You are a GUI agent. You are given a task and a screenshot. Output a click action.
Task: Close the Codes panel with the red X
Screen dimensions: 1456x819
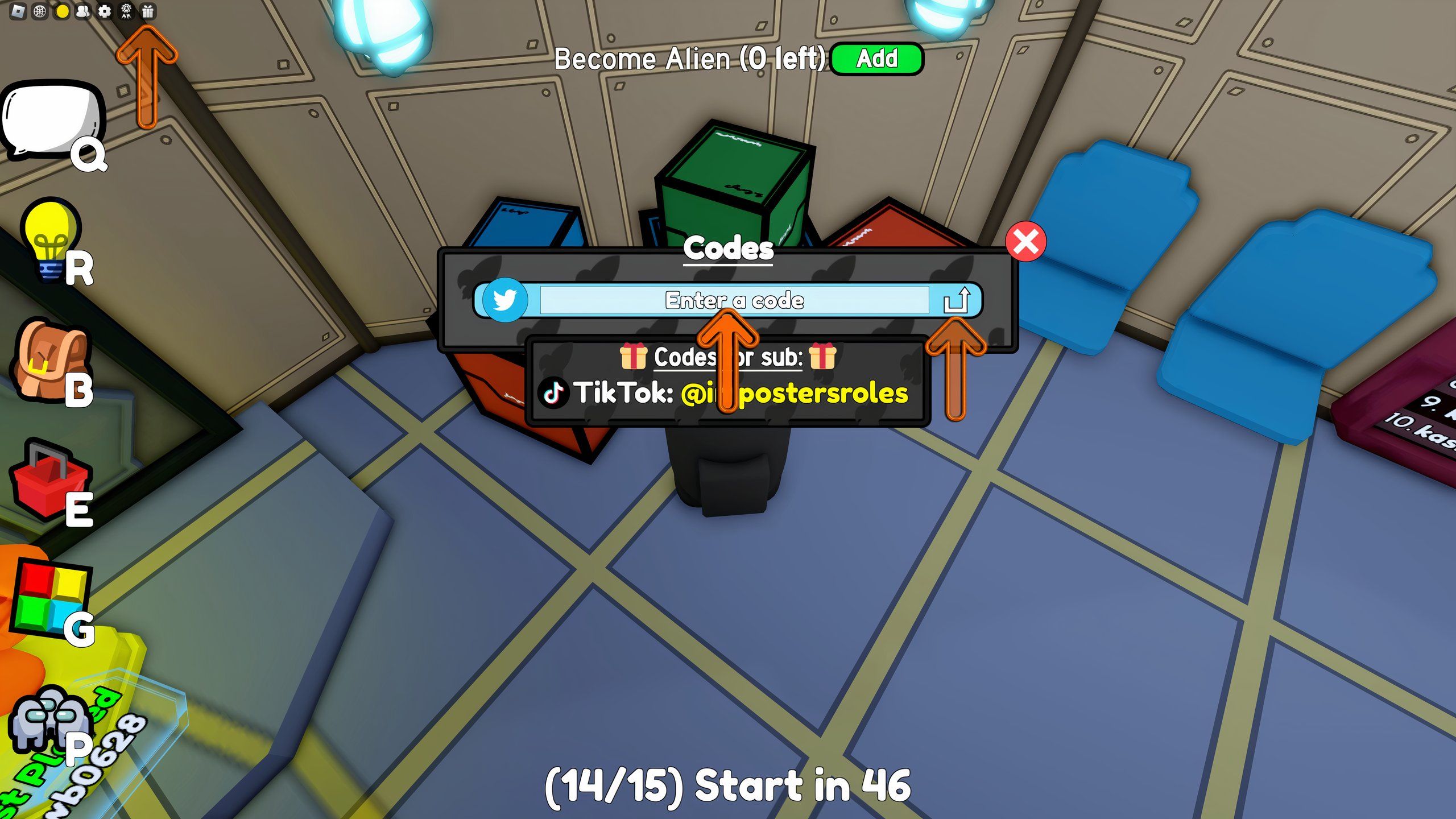(1027, 241)
